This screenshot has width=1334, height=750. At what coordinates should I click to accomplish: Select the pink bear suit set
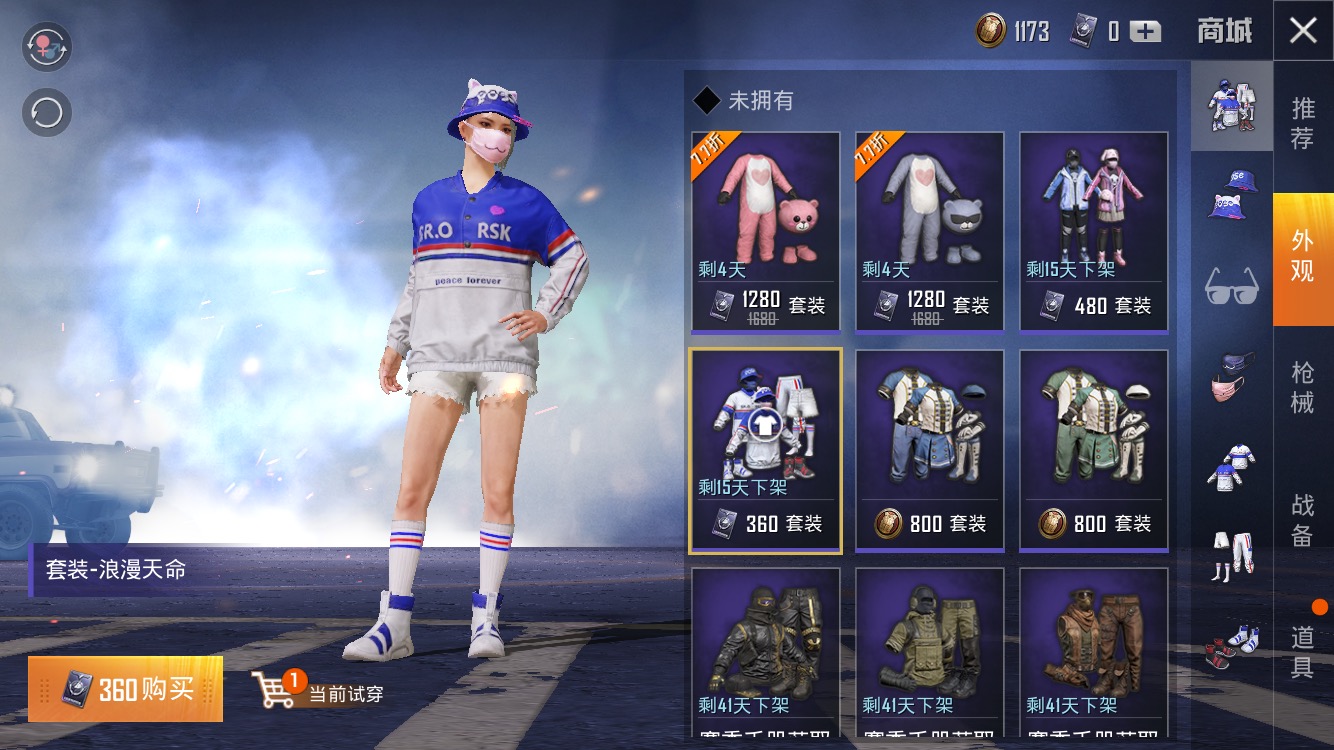pyautogui.click(x=766, y=232)
